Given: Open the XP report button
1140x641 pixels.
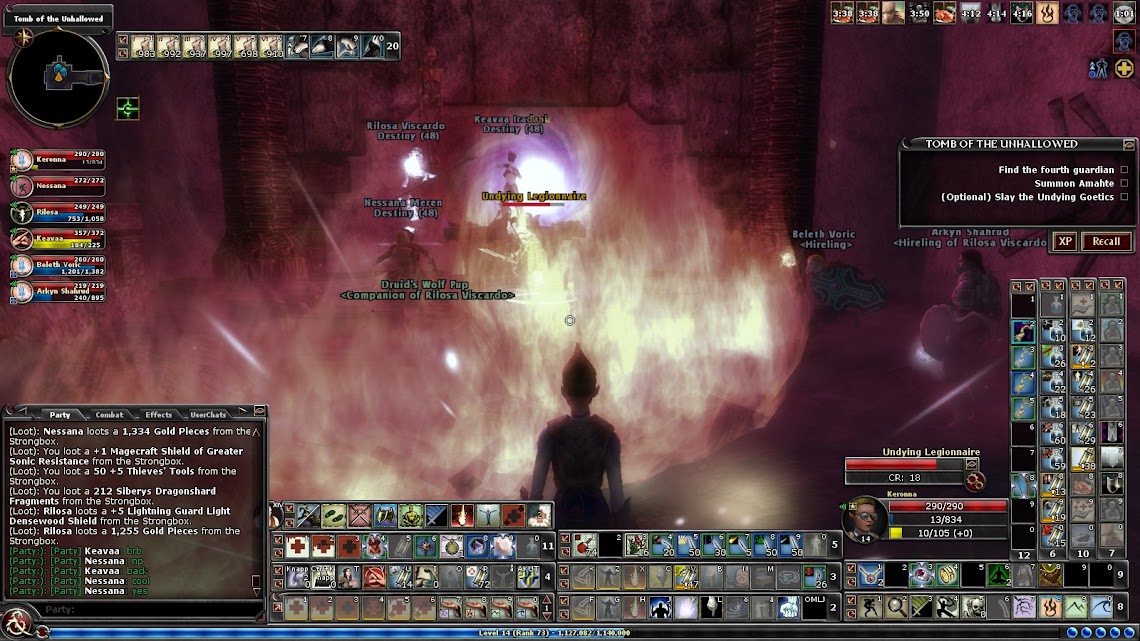Looking at the screenshot, I should click(x=1064, y=241).
